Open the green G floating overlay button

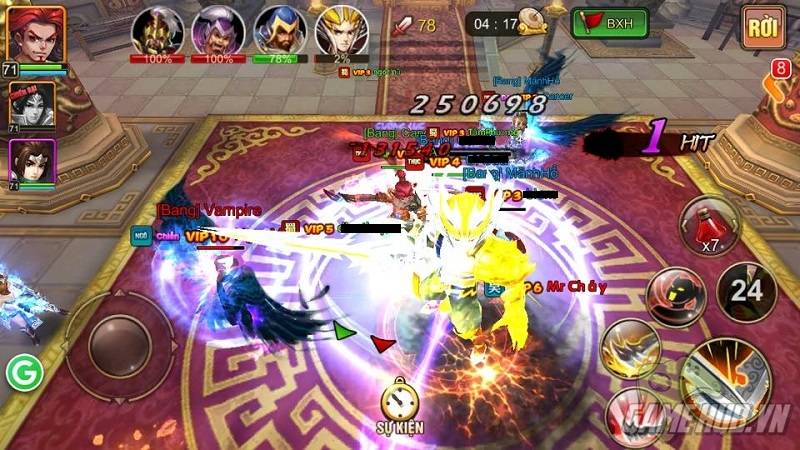click(x=21, y=373)
